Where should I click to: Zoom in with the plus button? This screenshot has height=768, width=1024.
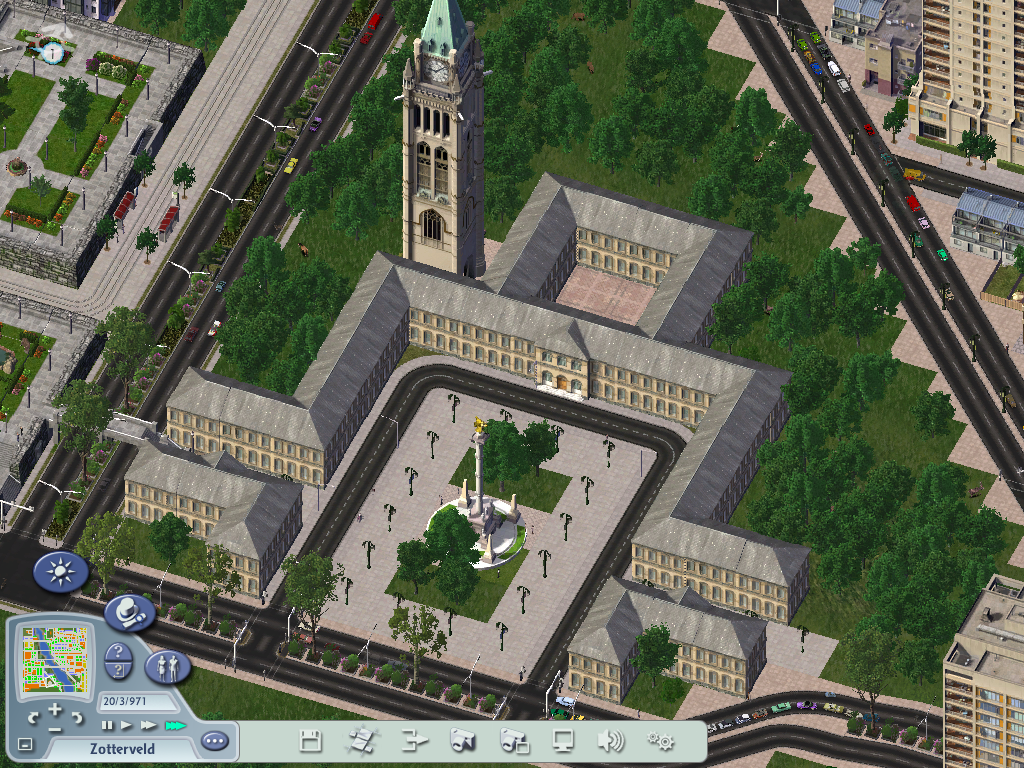[x=55, y=711]
